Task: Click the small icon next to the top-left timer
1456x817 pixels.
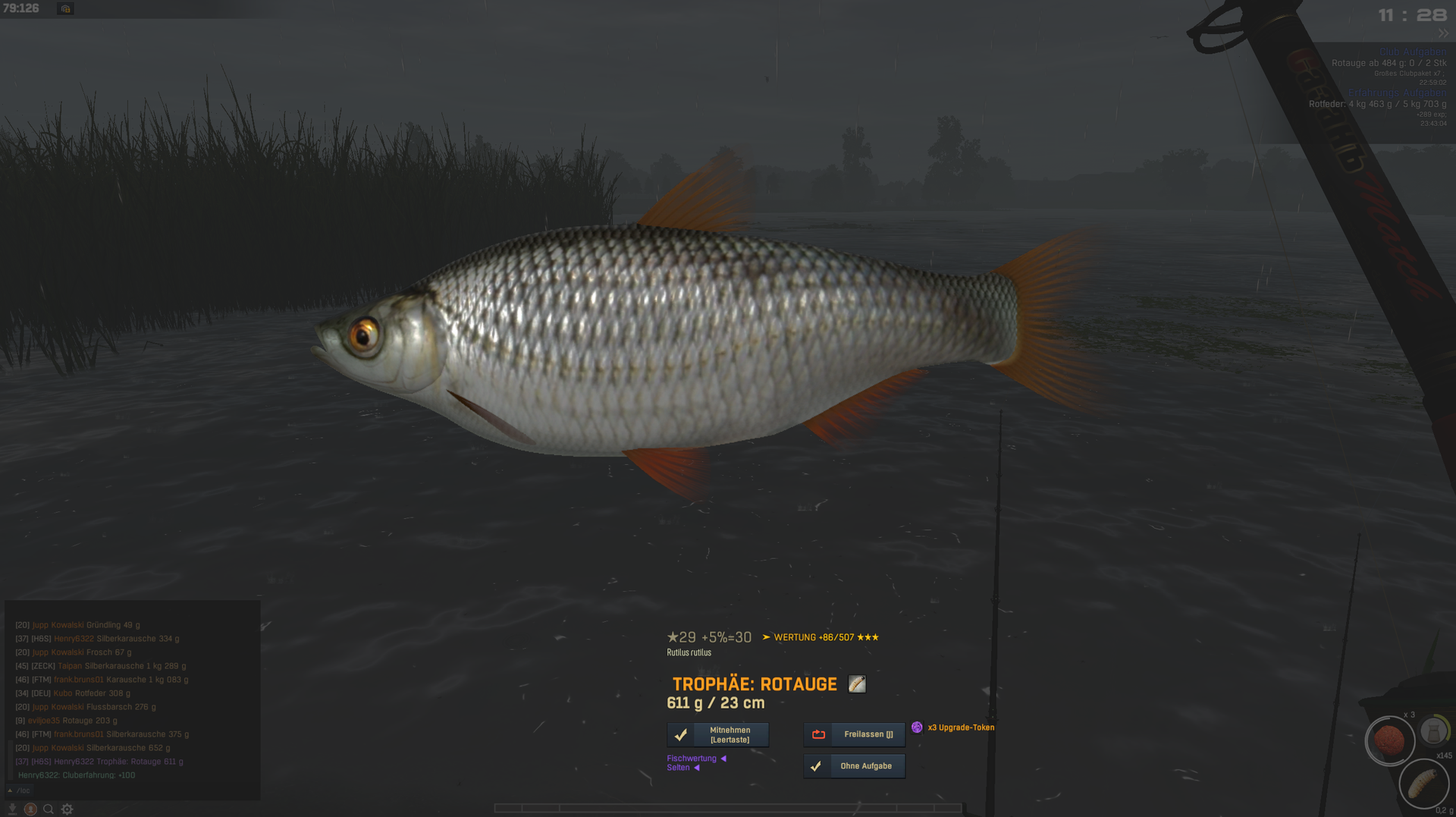Action: tap(65, 9)
